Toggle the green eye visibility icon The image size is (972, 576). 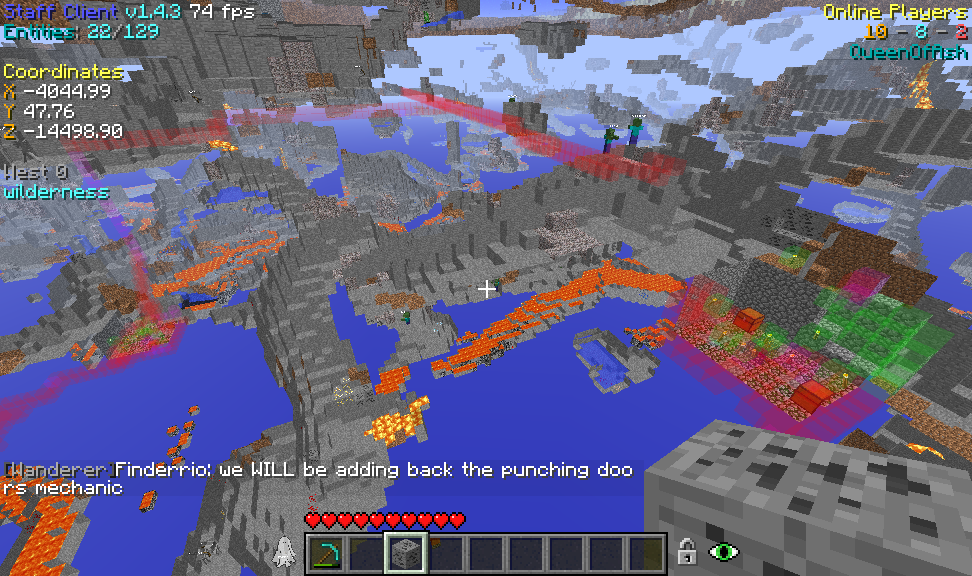click(722, 551)
